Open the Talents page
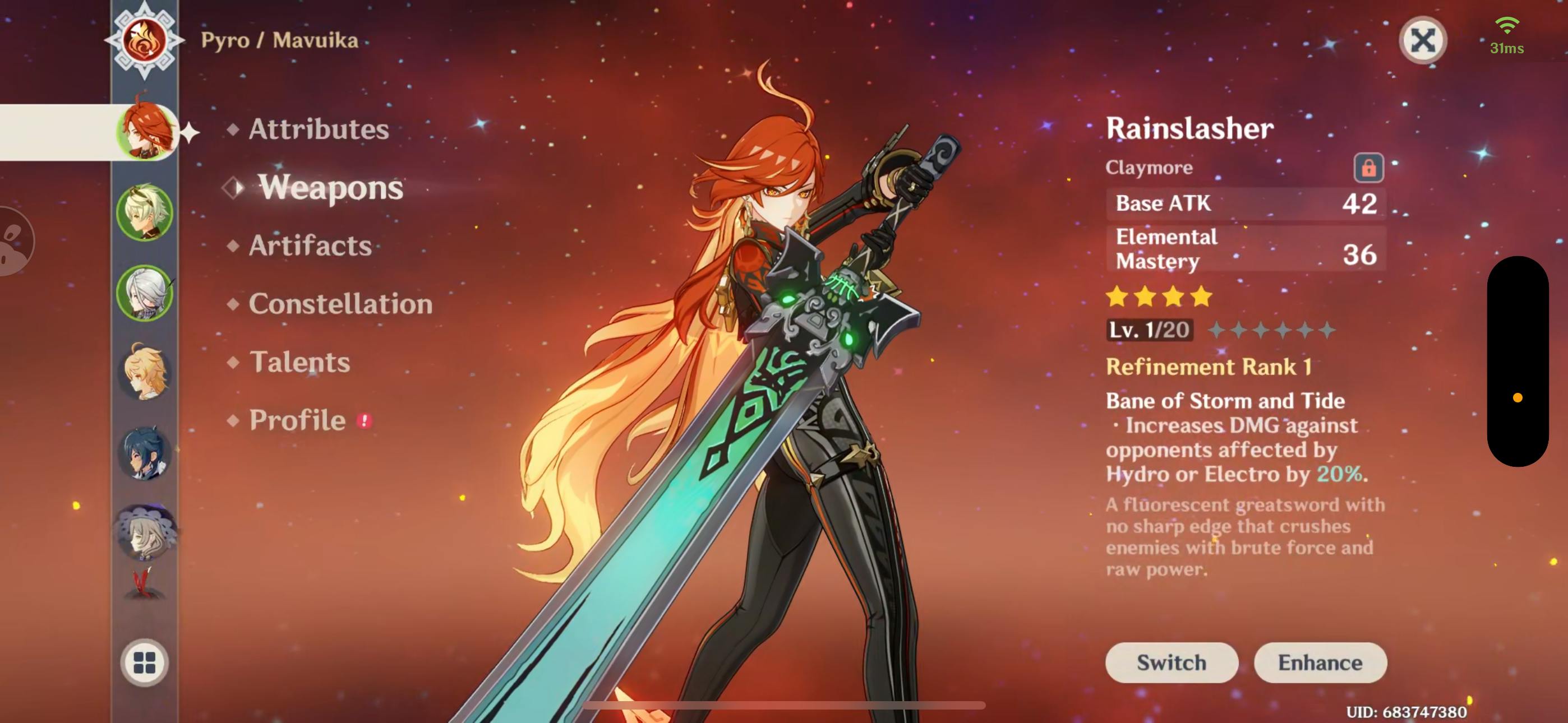1568x723 pixels. 299,362
